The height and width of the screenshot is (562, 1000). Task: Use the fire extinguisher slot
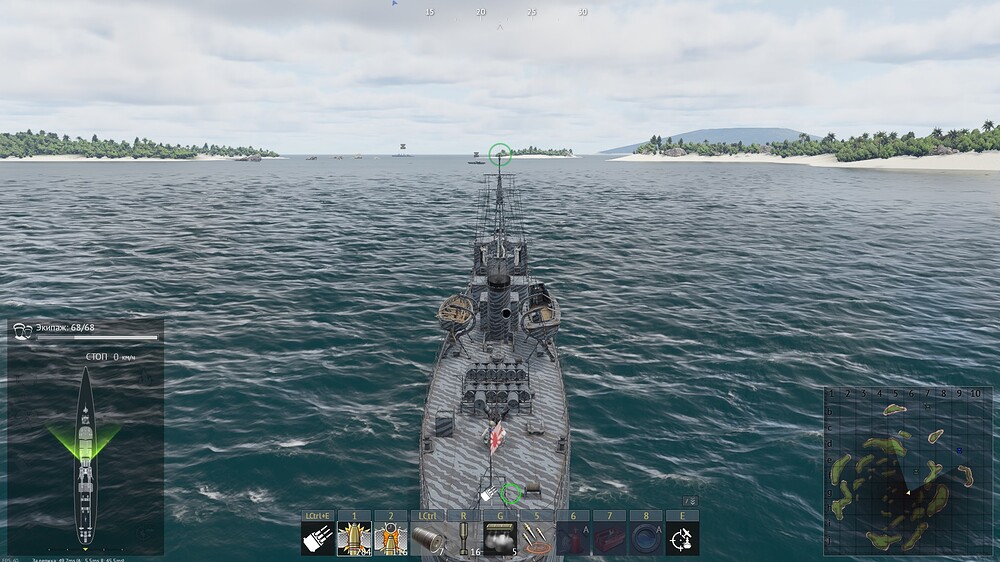573,538
